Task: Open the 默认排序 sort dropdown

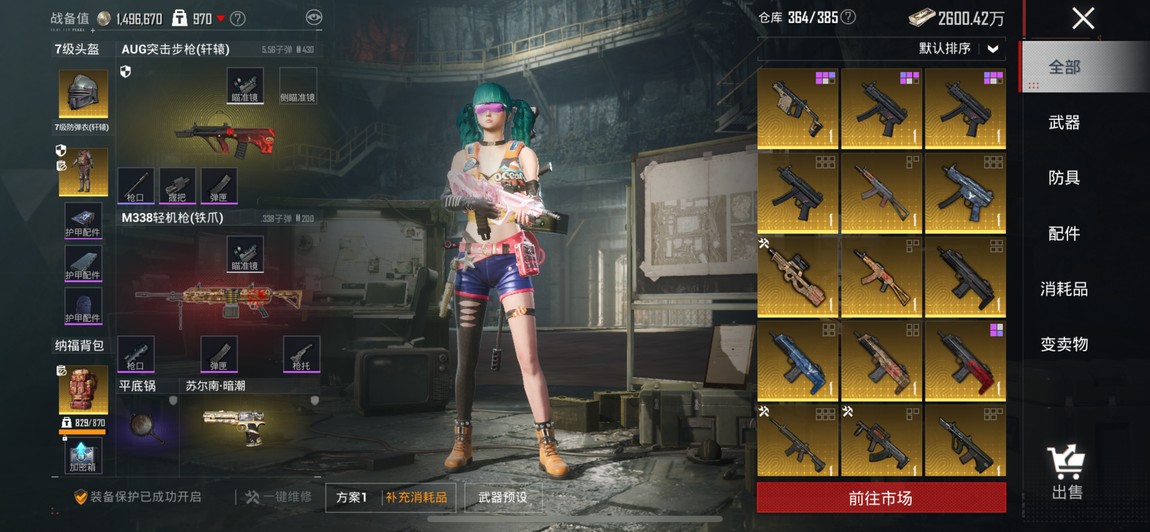Action: coord(958,48)
